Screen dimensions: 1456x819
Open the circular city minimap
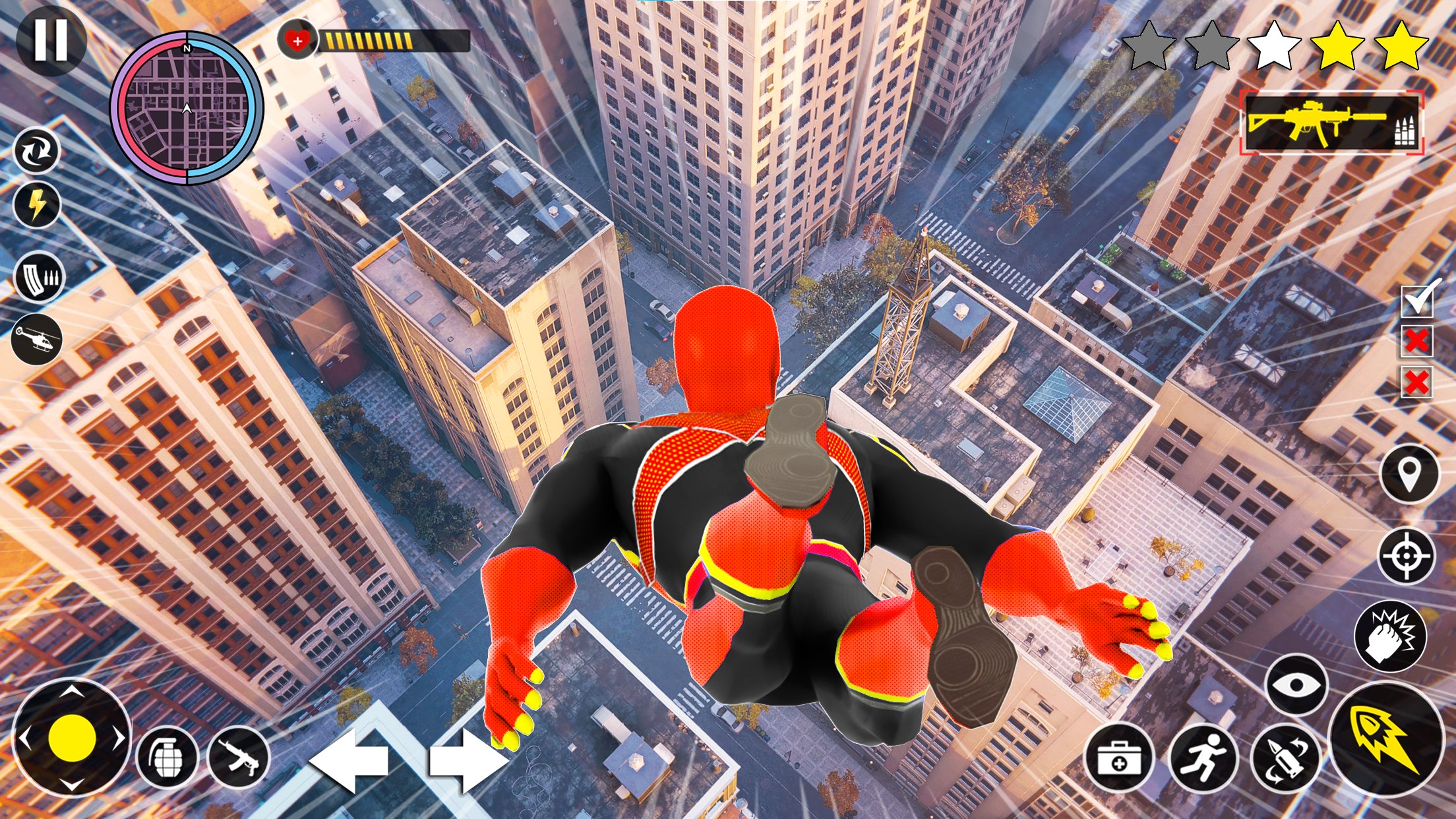click(187, 109)
